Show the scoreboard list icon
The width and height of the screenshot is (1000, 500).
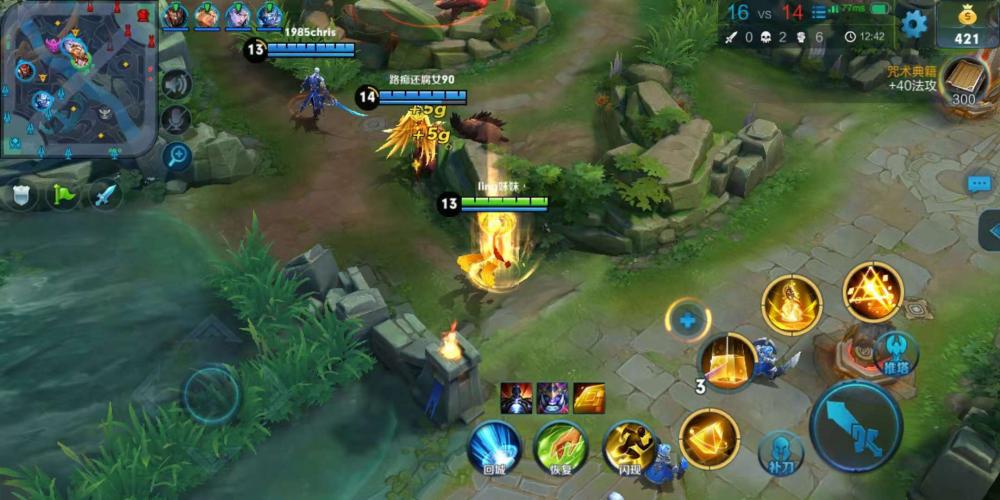819,13
